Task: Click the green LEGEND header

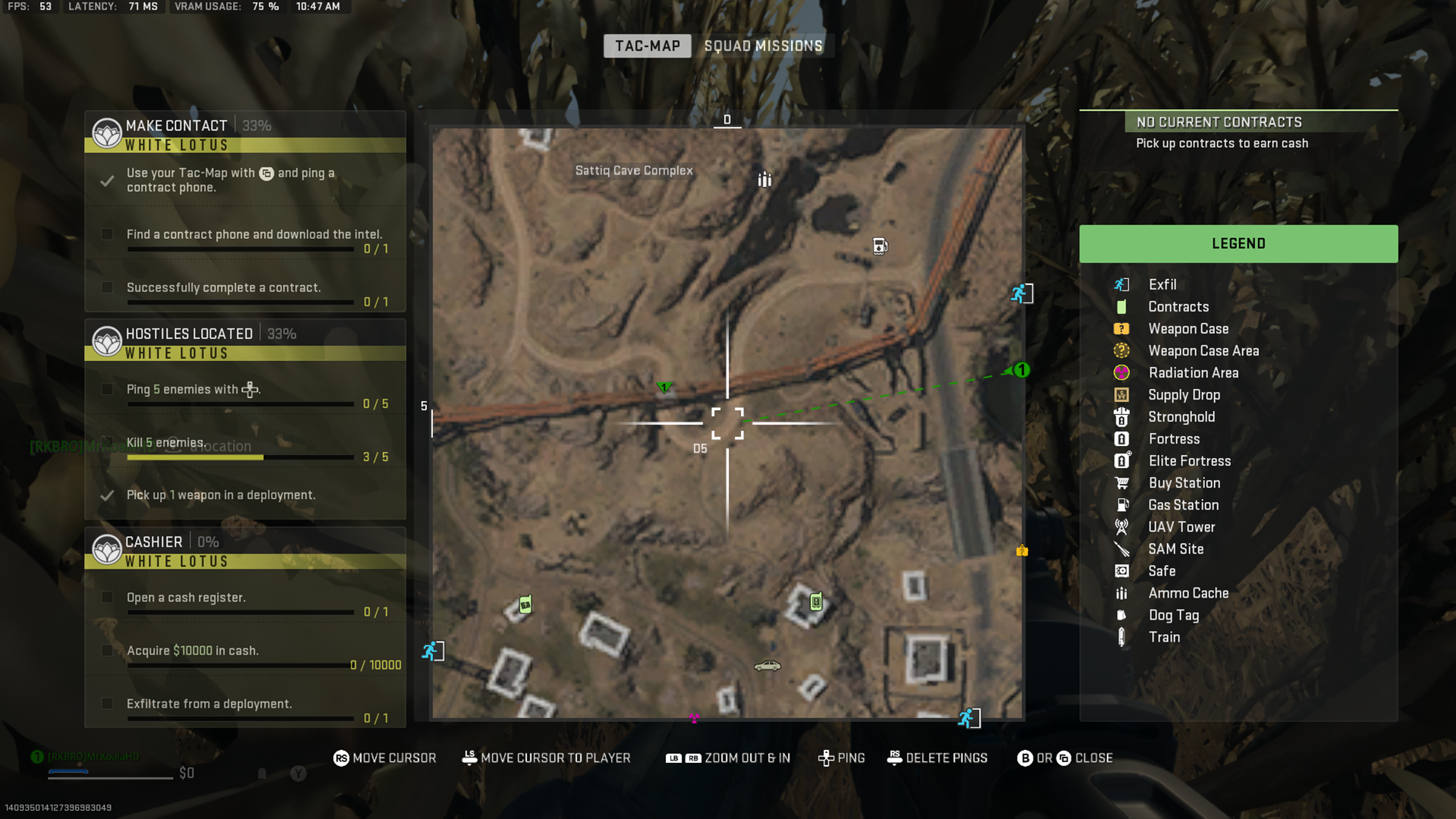Action: (x=1238, y=243)
